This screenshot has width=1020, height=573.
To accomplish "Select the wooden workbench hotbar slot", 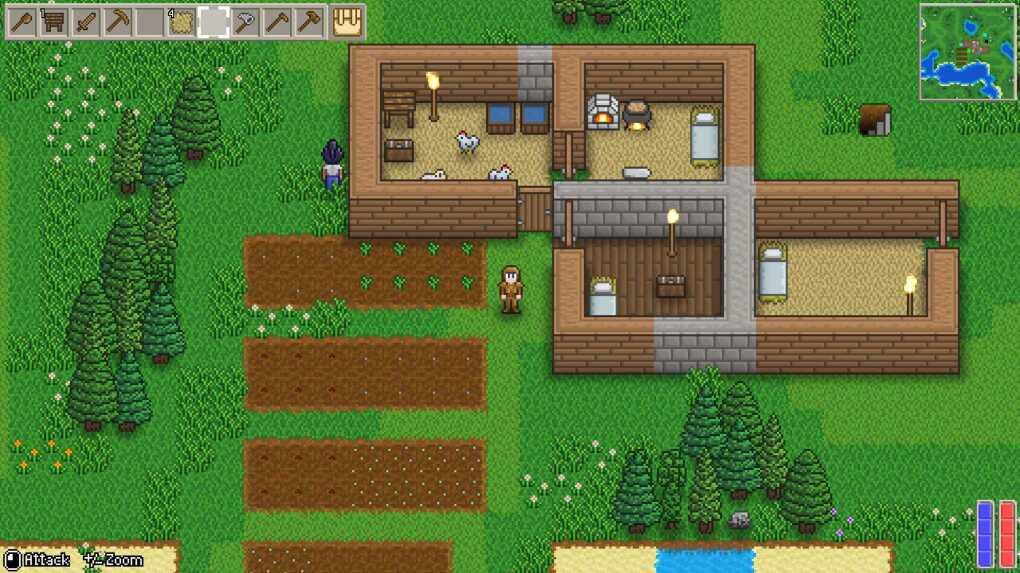I will click(x=54, y=21).
